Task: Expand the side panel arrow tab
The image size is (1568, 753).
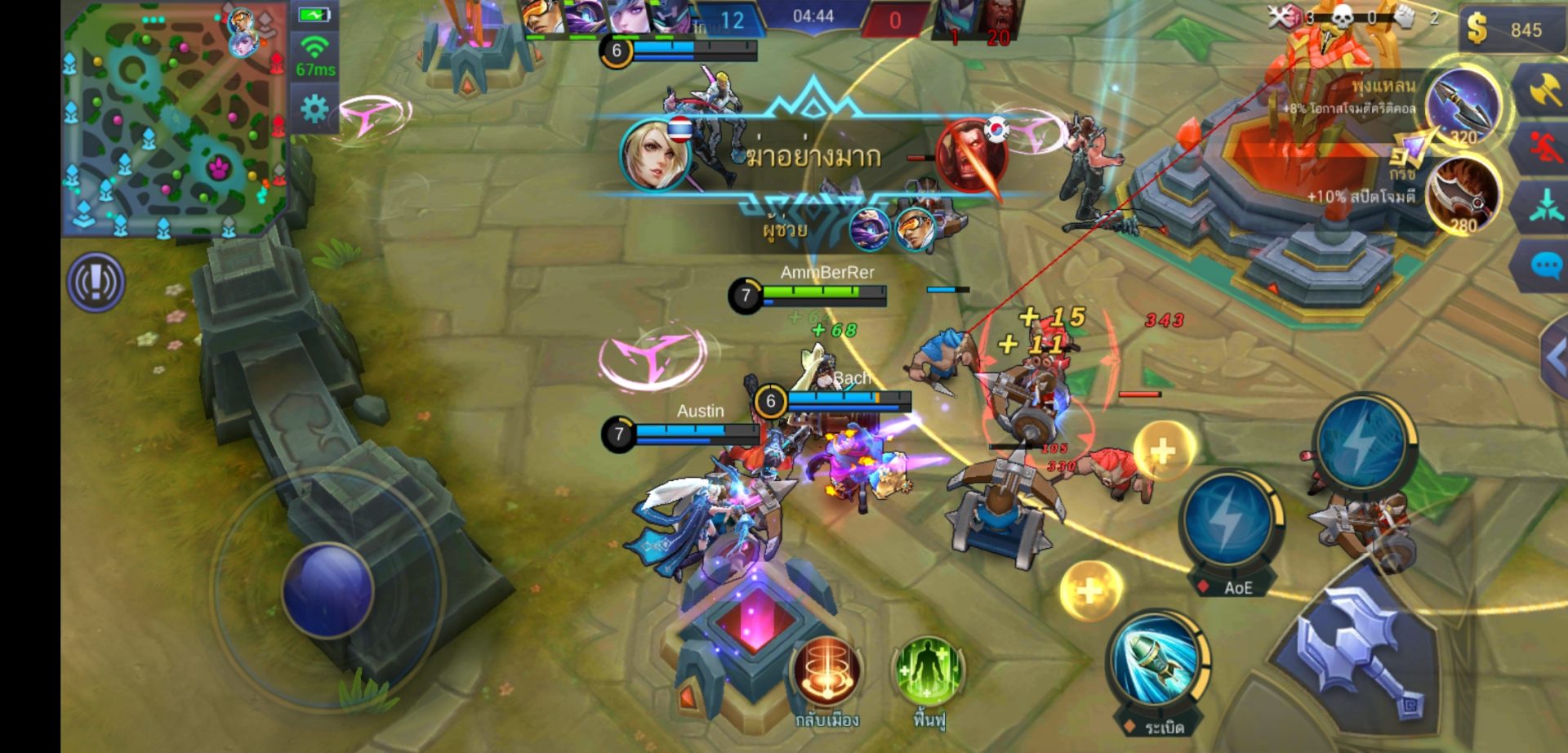Action: tap(1555, 357)
